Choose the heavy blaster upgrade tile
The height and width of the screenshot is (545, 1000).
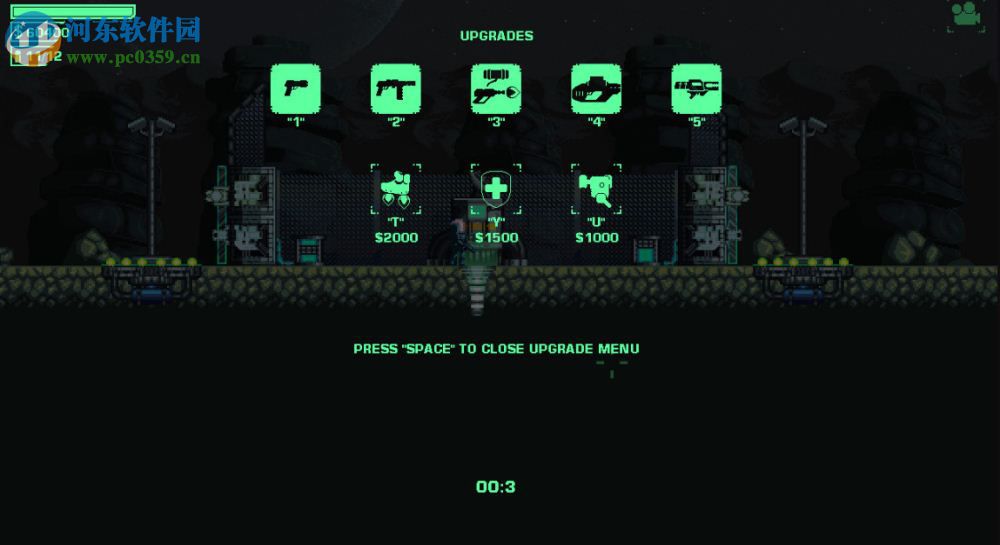(696, 89)
